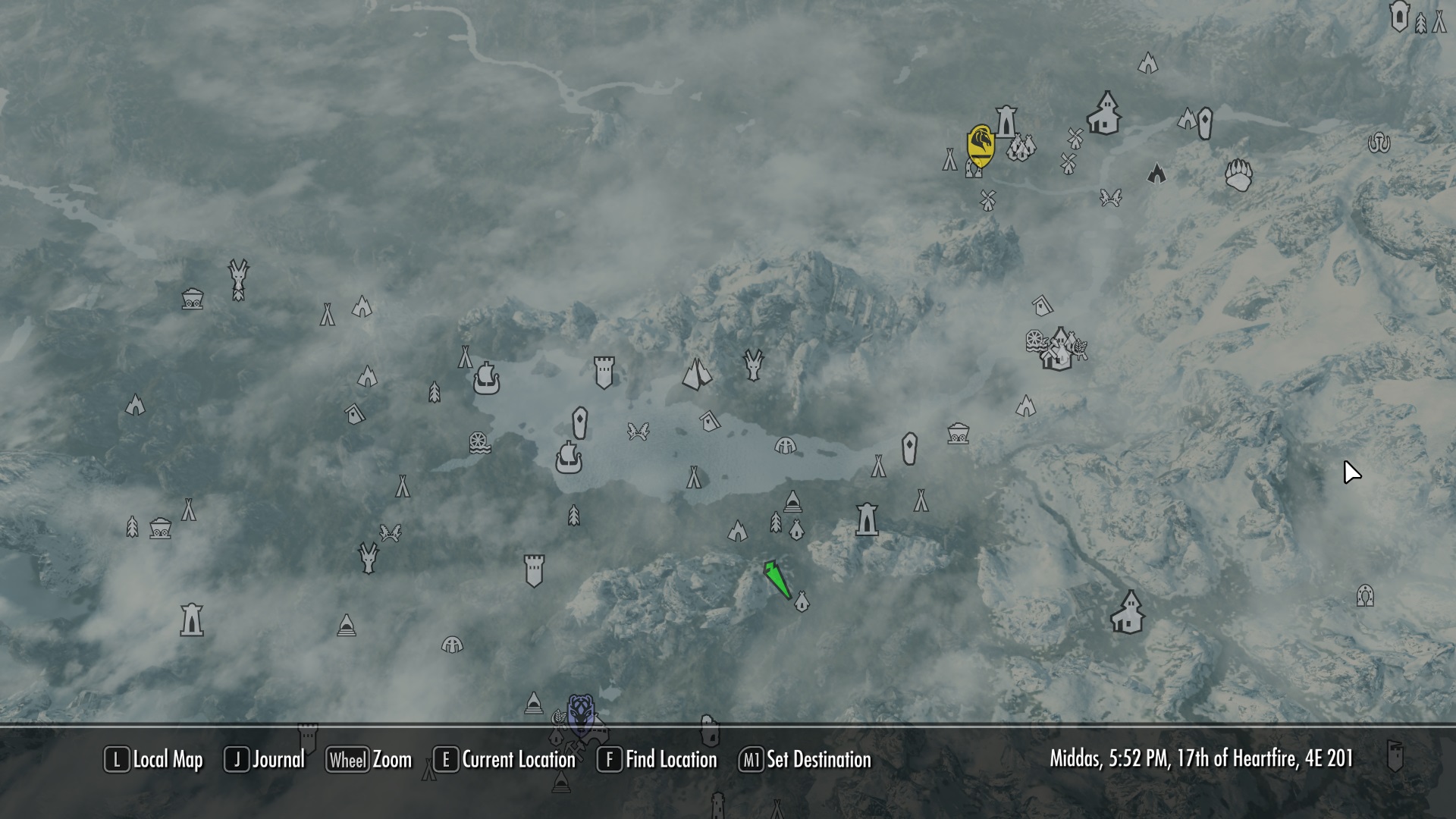Click the Whiterun tower keep marker
The image size is (1456, 819).
click(1006, 121)
